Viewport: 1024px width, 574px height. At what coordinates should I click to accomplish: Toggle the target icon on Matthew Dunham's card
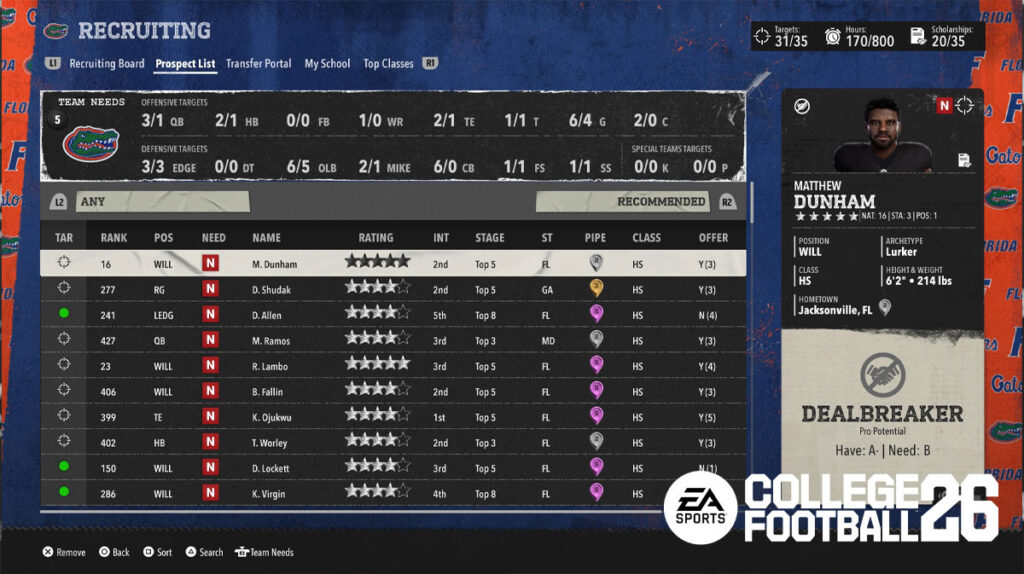965,105
